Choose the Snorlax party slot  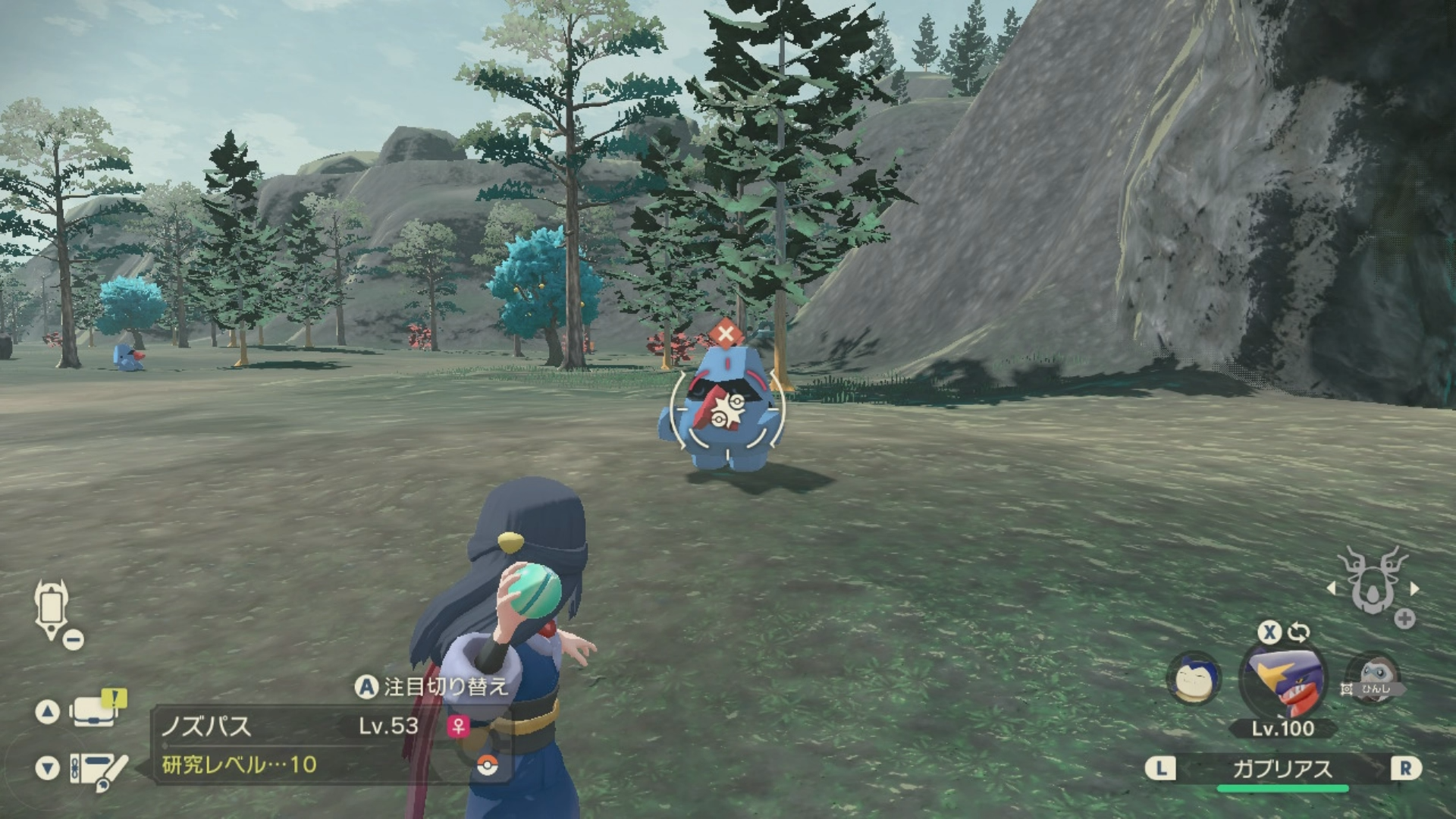(x=1194, y=677)
